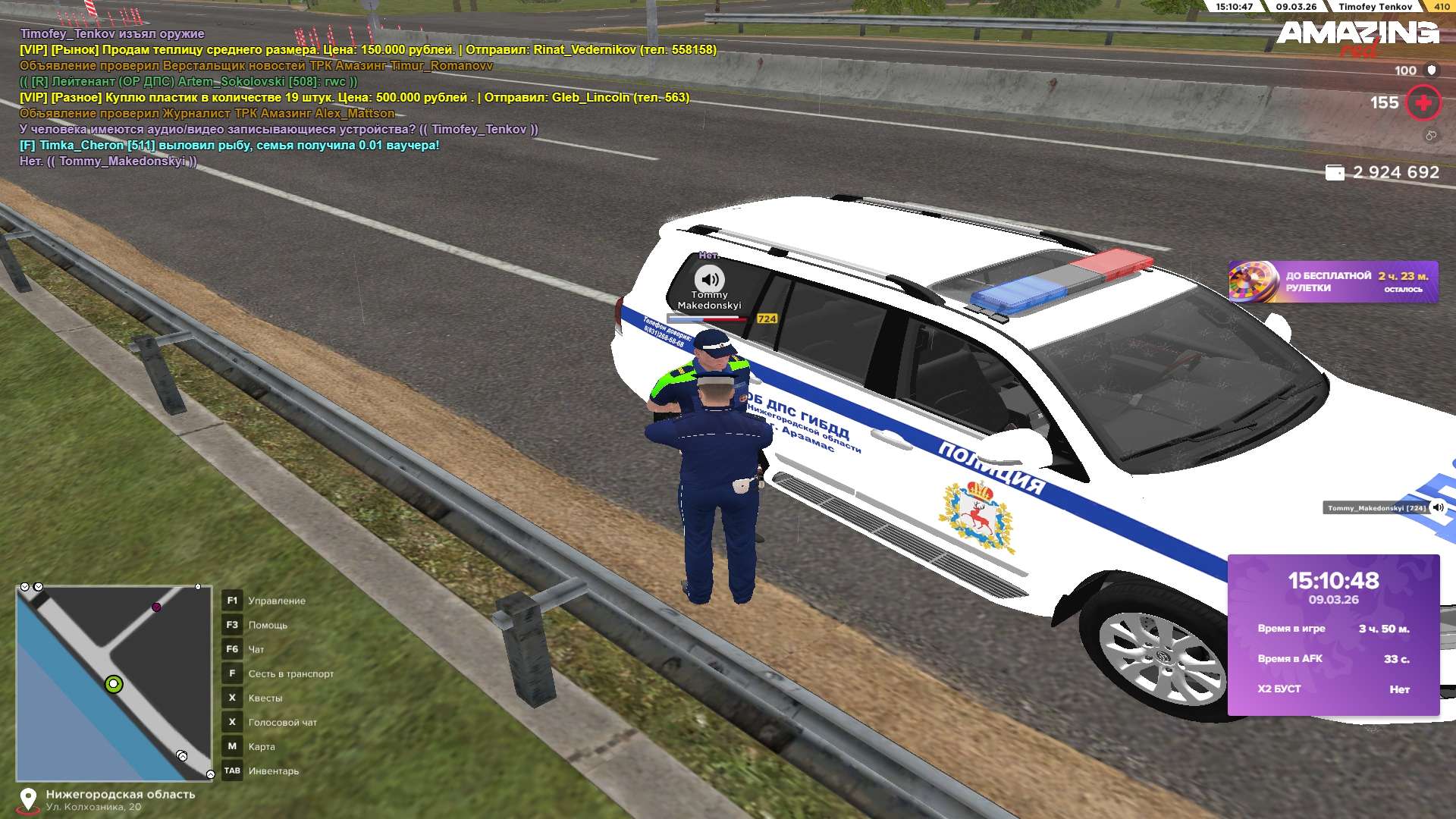
Task: Open the free roulette banner
Action: coord(1332,282)
